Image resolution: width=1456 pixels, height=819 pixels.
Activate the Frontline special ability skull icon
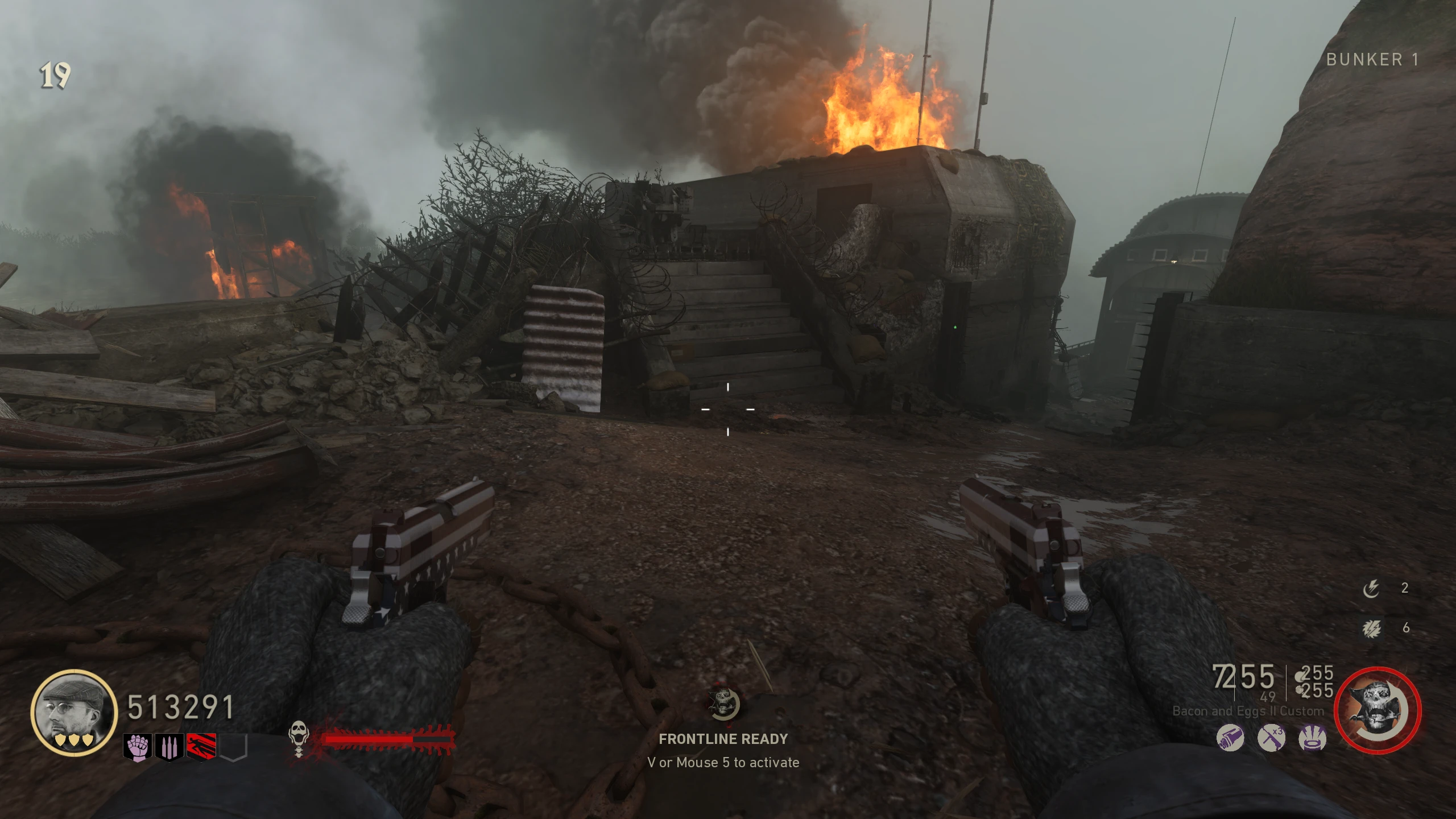[x=1377, y=711]
